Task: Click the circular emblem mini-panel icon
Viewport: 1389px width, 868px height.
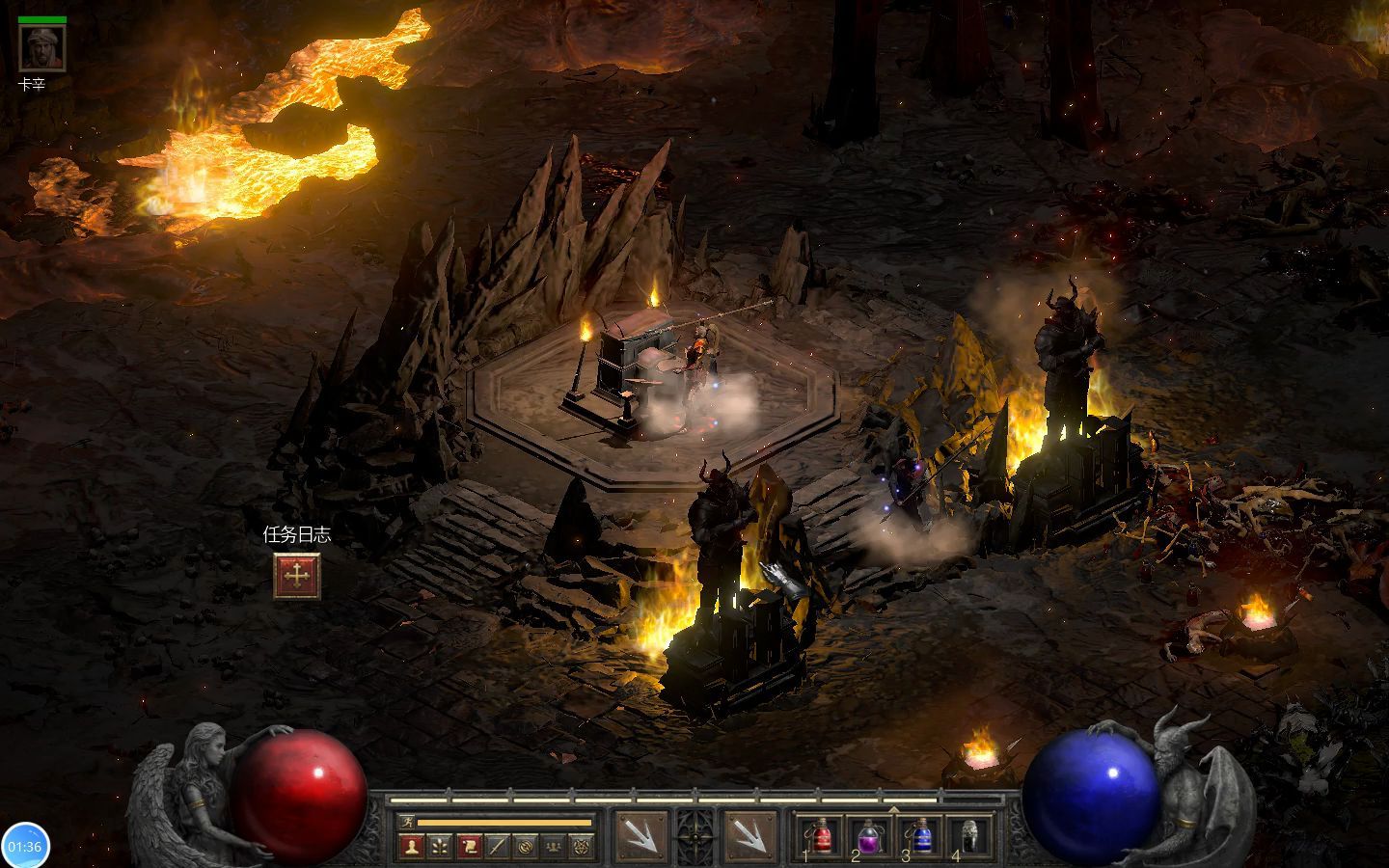Action: pos(526,847)
